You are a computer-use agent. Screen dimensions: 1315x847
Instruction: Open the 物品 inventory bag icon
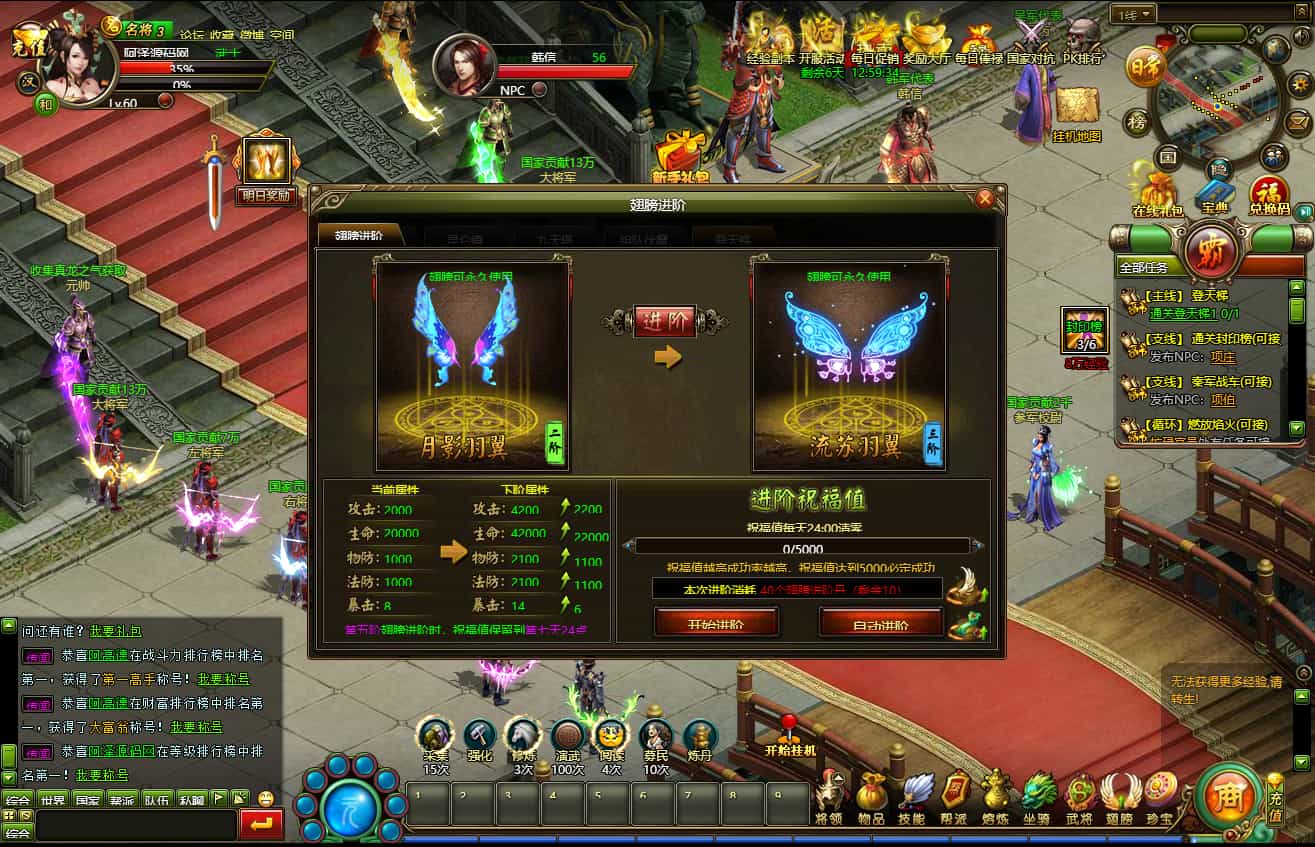pyautogui.click(x=871, y=797)
